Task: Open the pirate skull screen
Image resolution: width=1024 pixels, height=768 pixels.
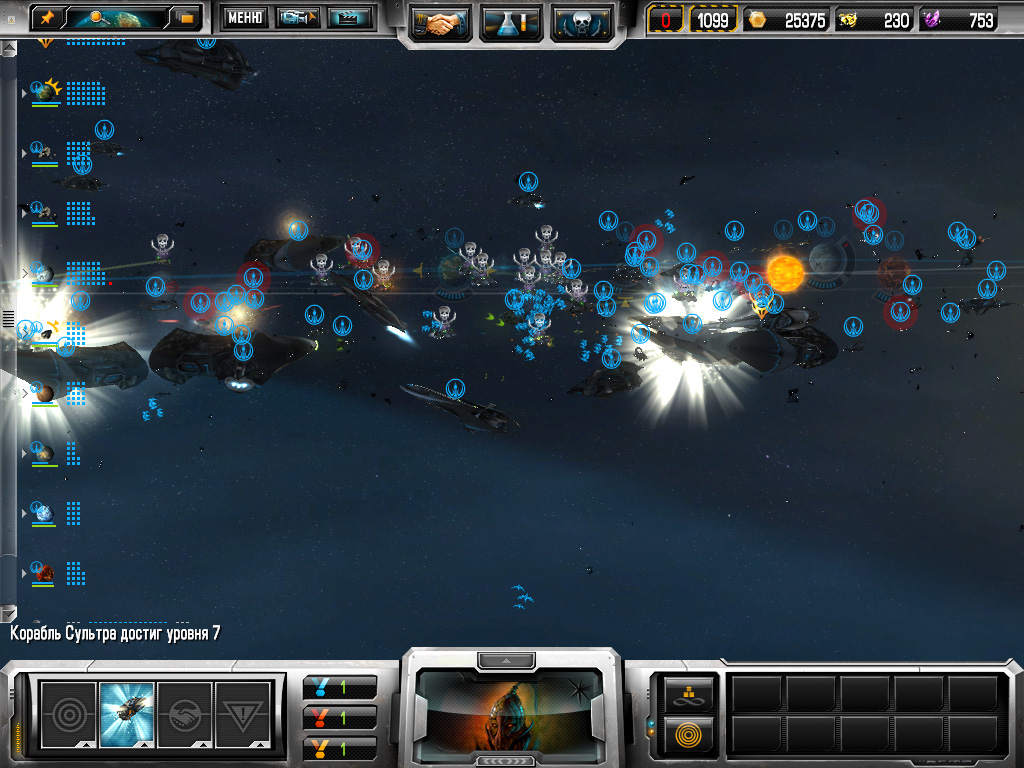Action: pos(581,21)
